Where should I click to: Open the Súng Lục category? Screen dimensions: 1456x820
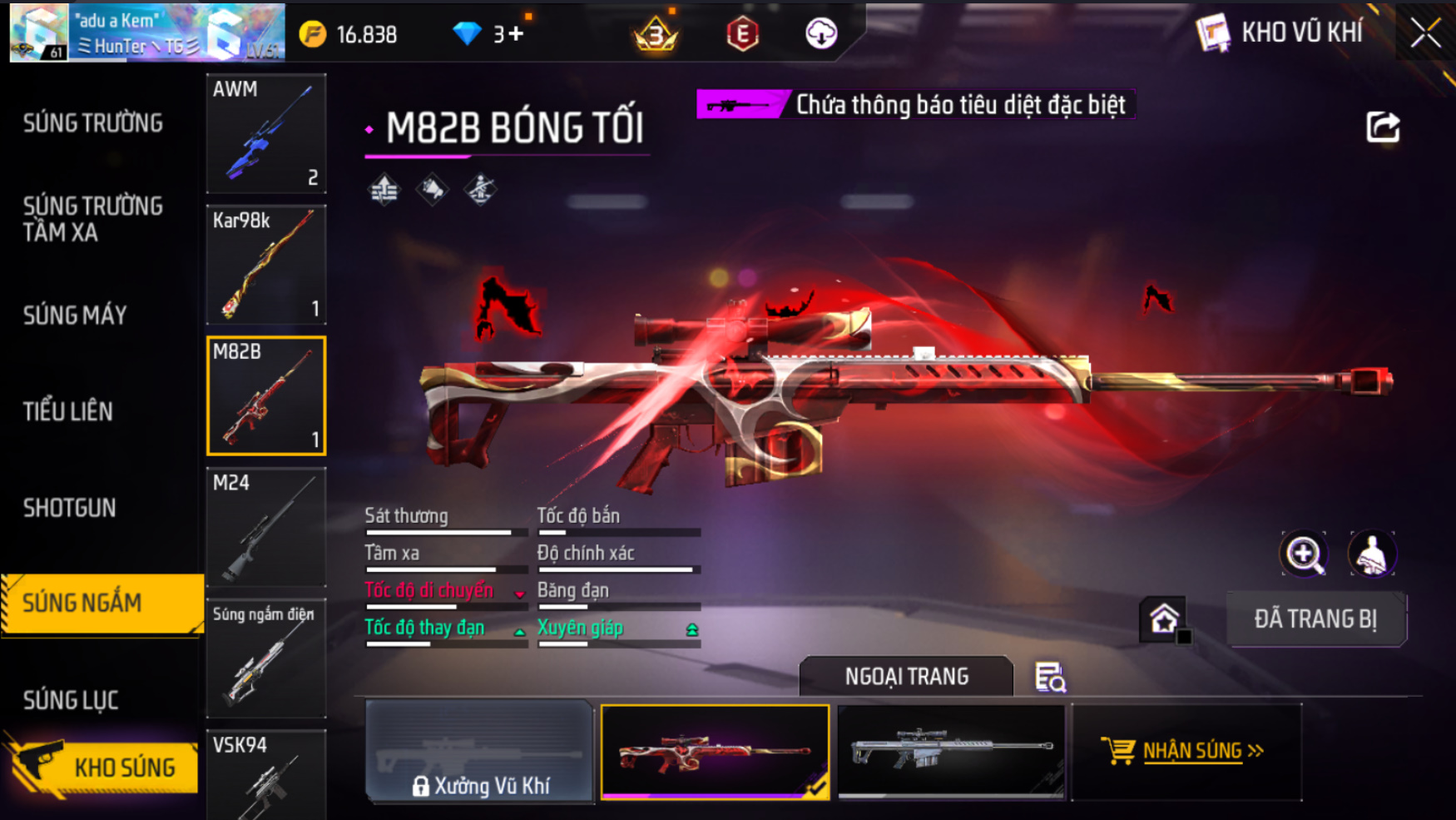pyautogui.click(x=71, y=700)
